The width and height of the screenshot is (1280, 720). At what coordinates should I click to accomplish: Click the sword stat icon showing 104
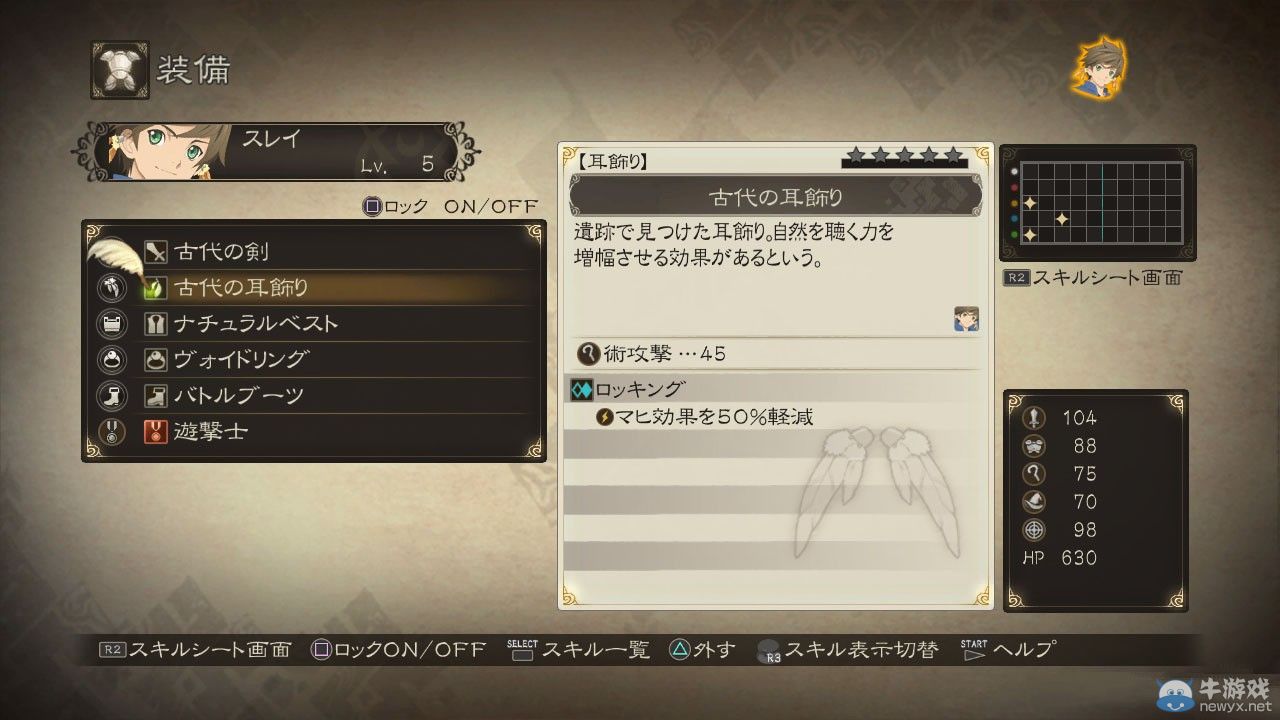pos(1035,418)
